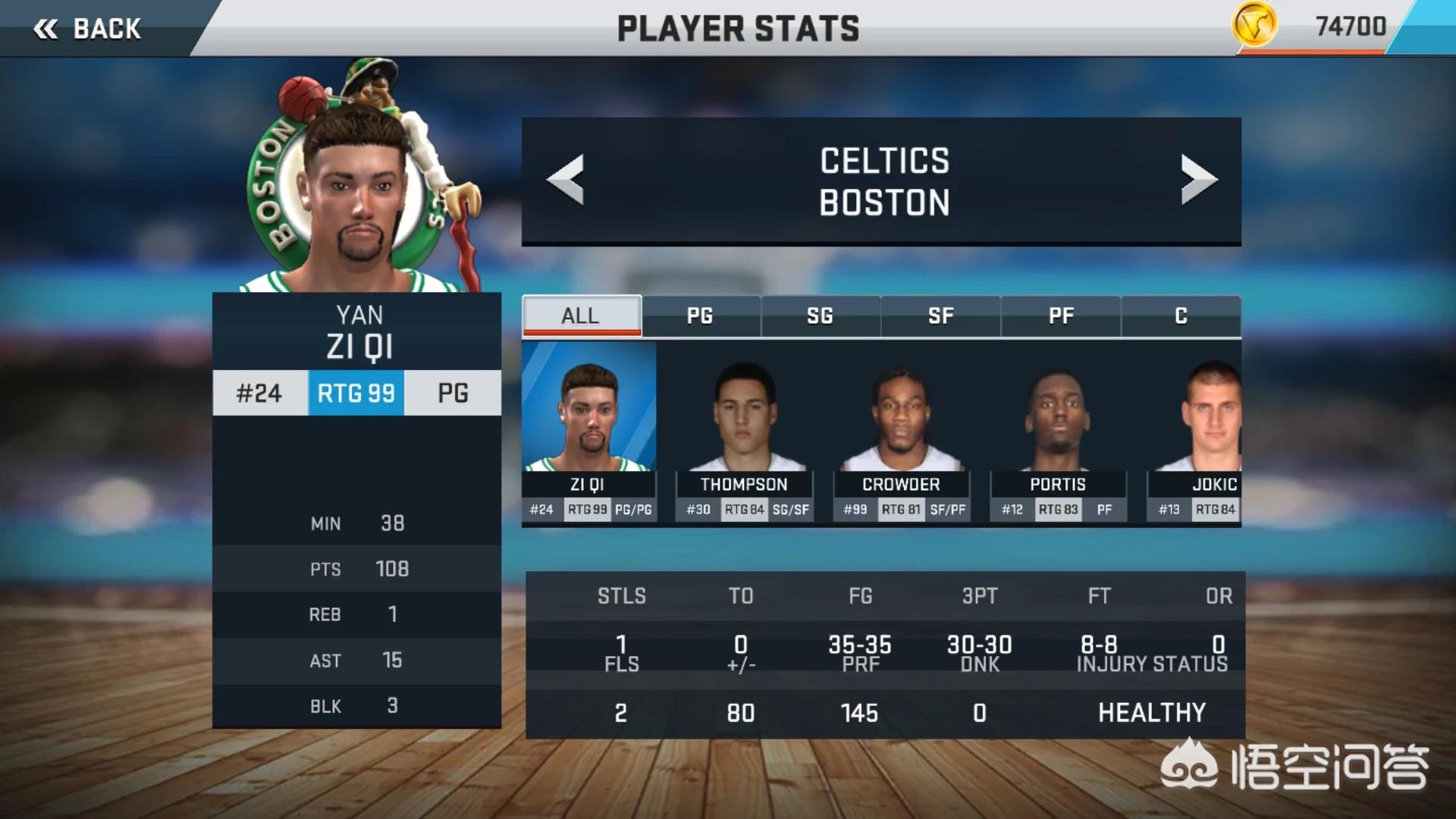Go back using the BACK button
Screen dimensions: 1456x819
pos(87,29)
